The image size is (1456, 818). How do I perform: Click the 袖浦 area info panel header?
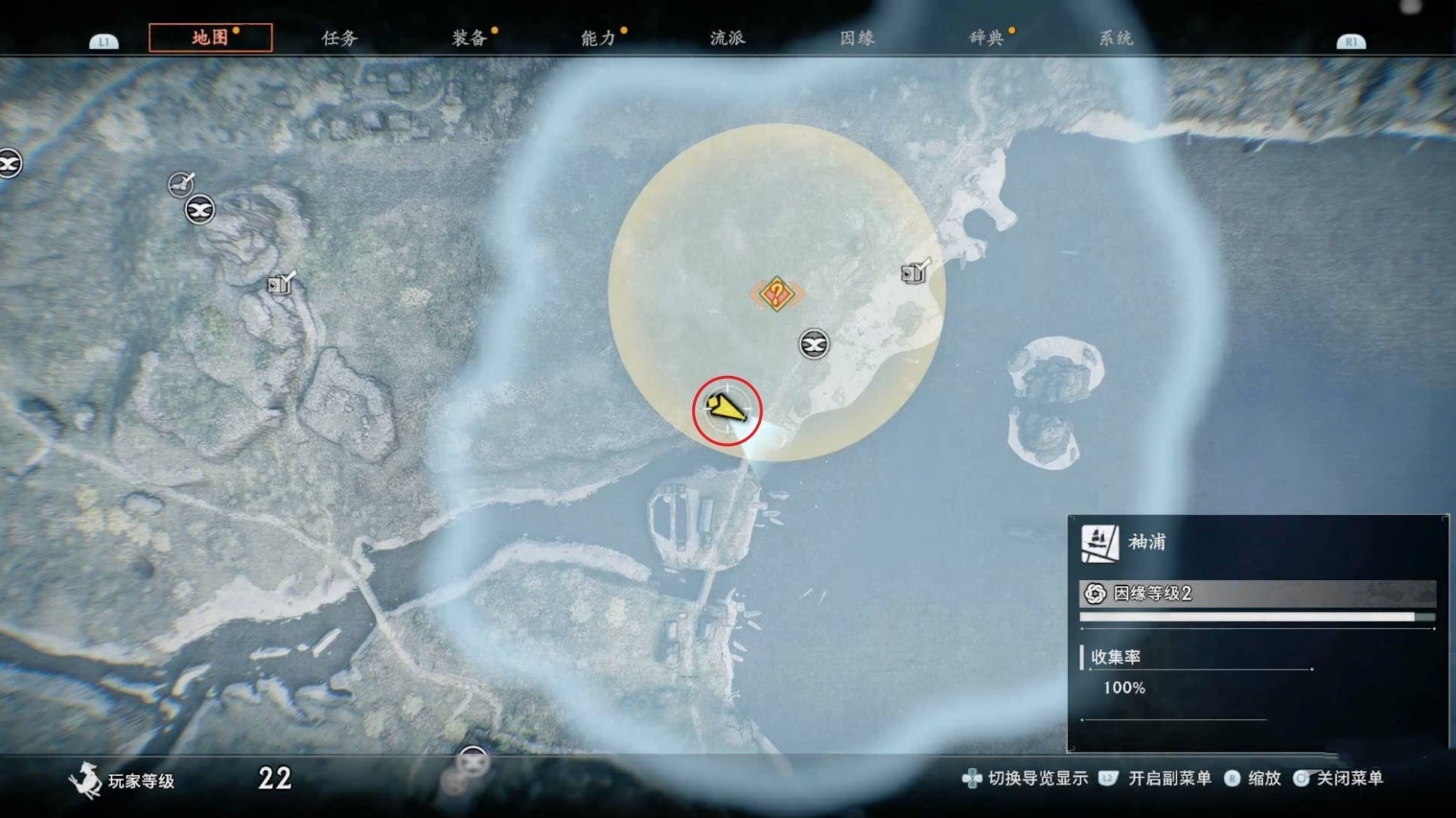[x=1146, y=543]
